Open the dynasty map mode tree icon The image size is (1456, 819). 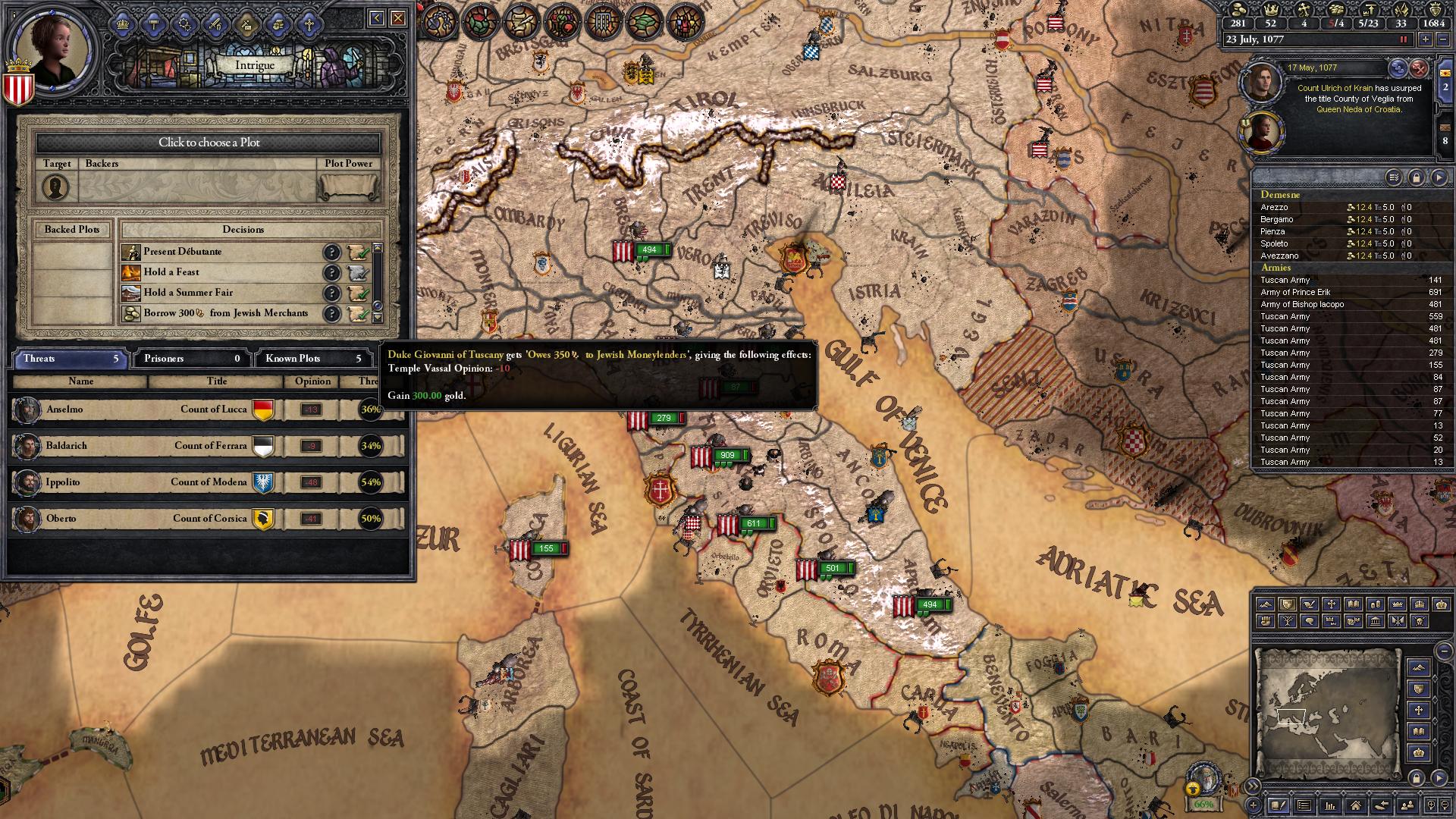(x=1287, y=622)
